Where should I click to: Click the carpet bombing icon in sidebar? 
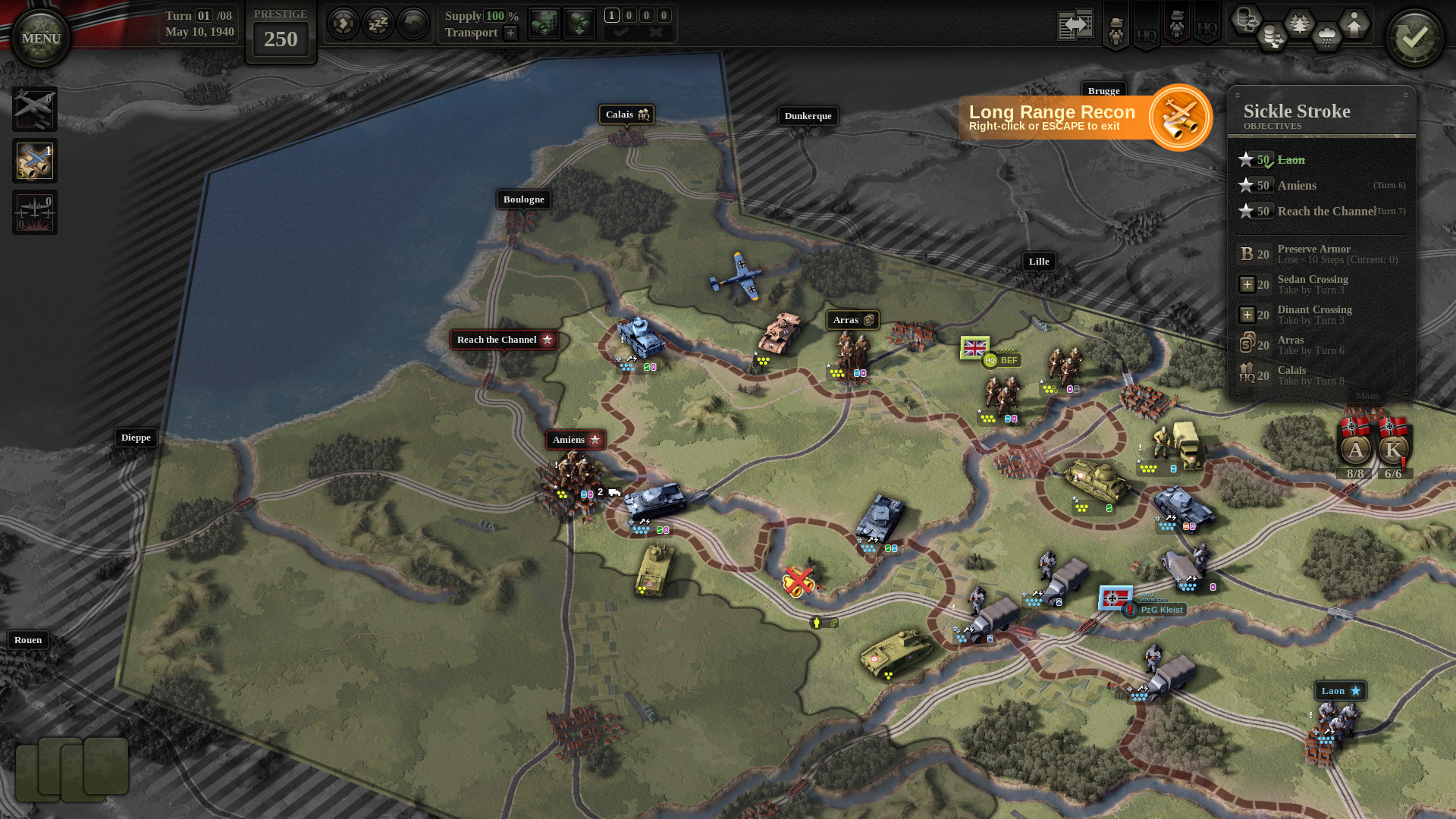[34, 212]
